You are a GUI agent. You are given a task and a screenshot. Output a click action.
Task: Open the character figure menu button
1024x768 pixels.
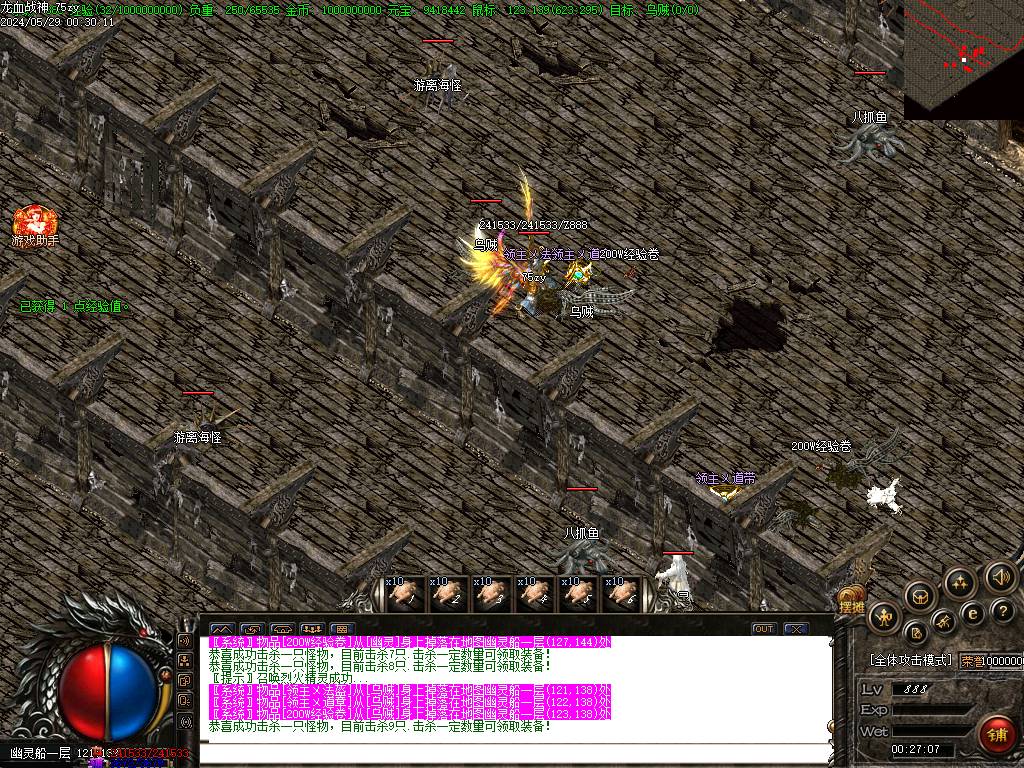[885, 617]
